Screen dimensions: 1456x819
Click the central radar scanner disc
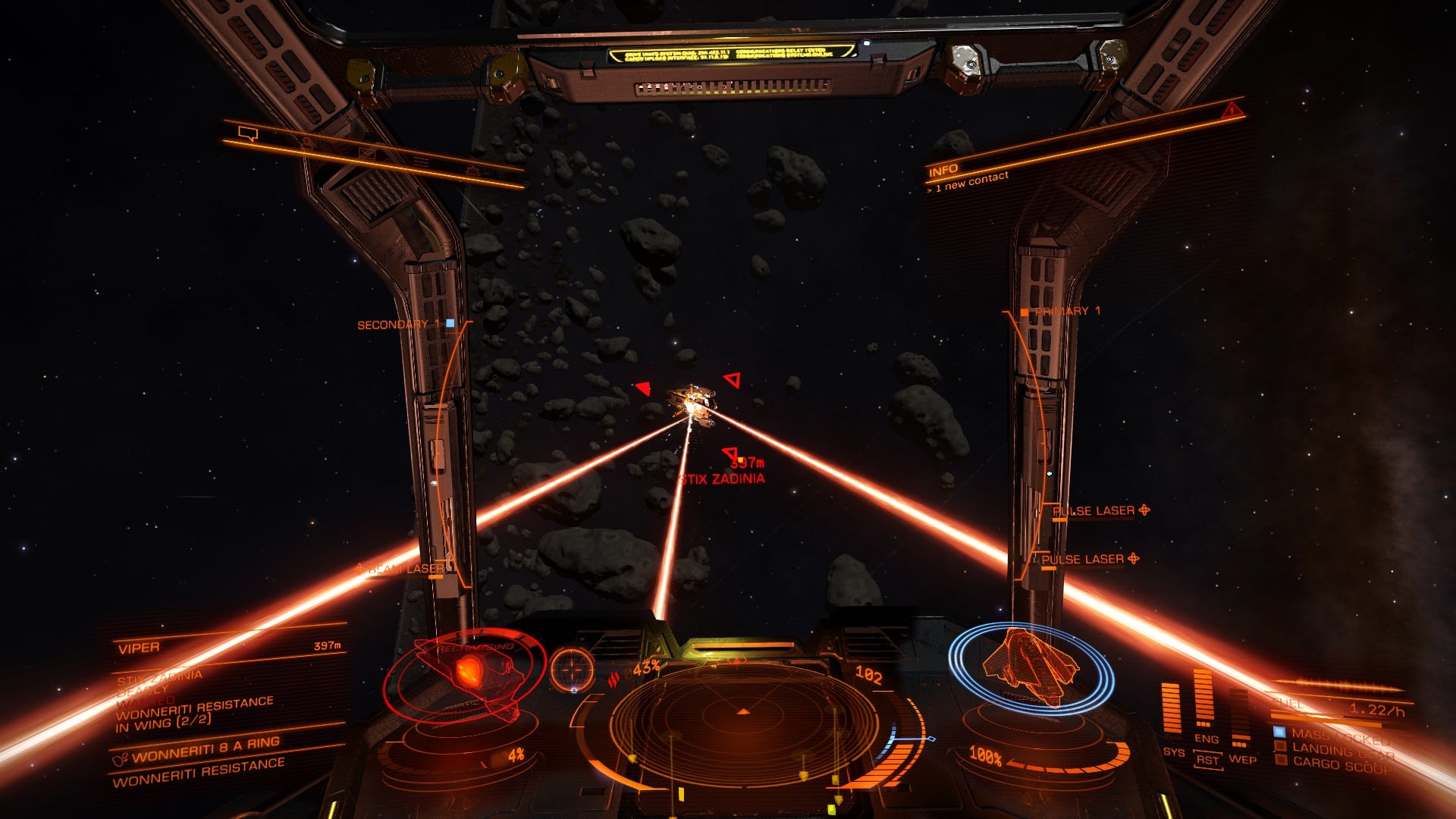point(743,720)
